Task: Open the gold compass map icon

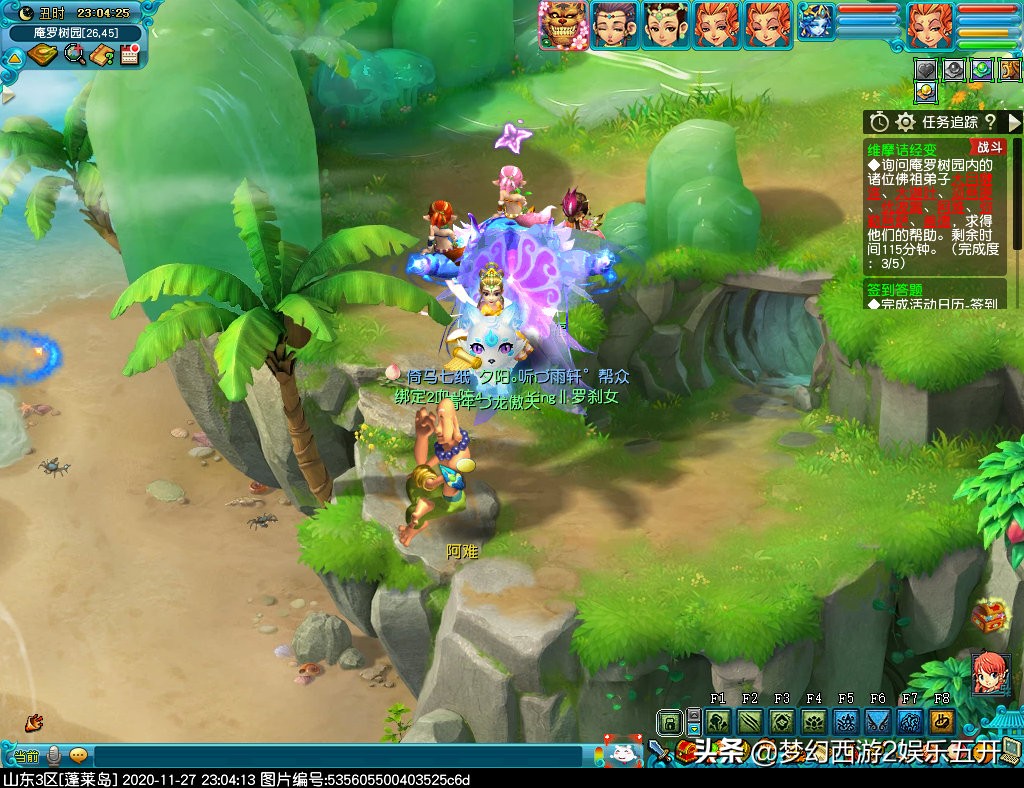Action: tap(43, 54)
